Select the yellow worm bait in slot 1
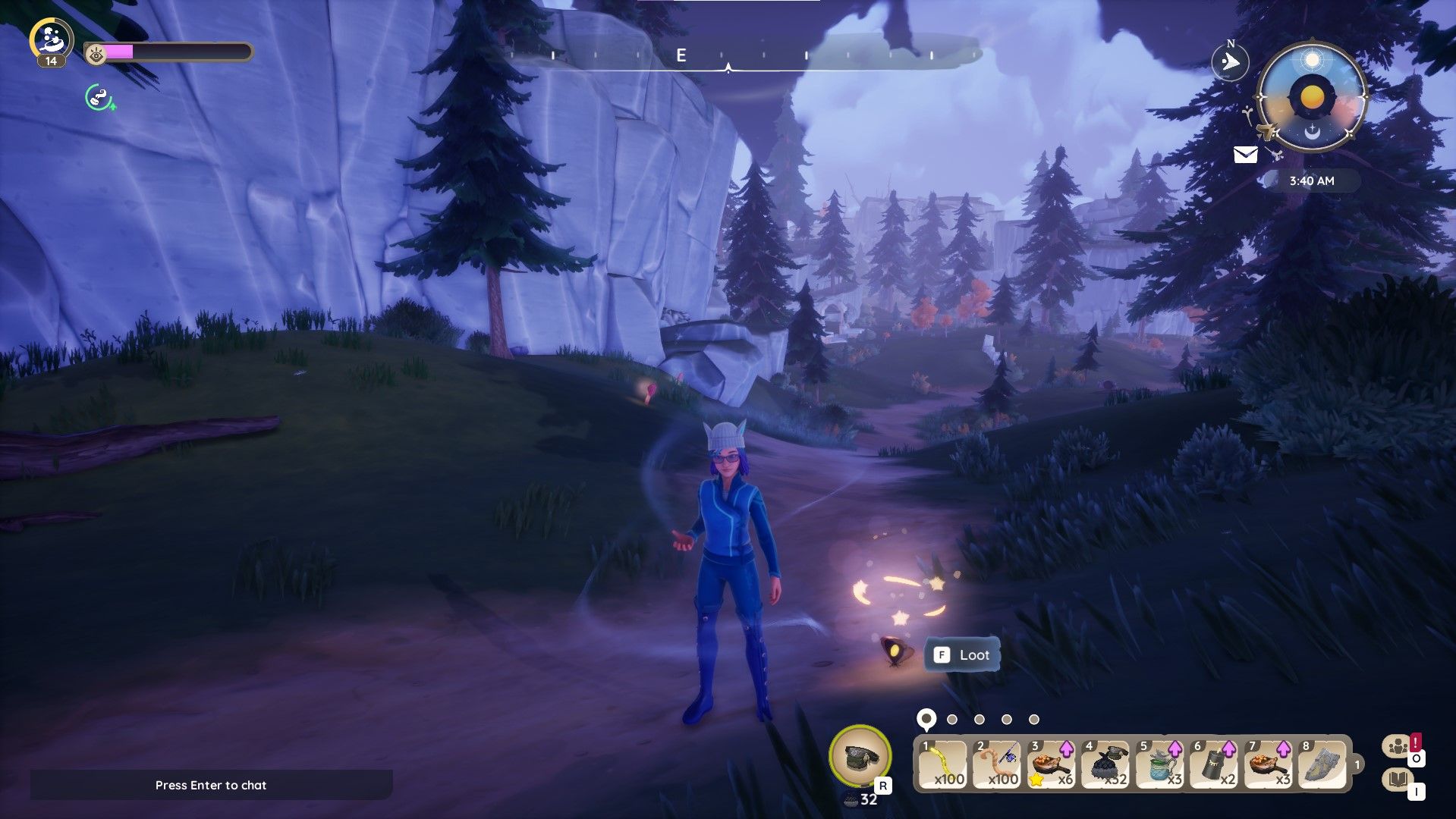This screenshot has height=819, width=1456. tap(943, 764)
